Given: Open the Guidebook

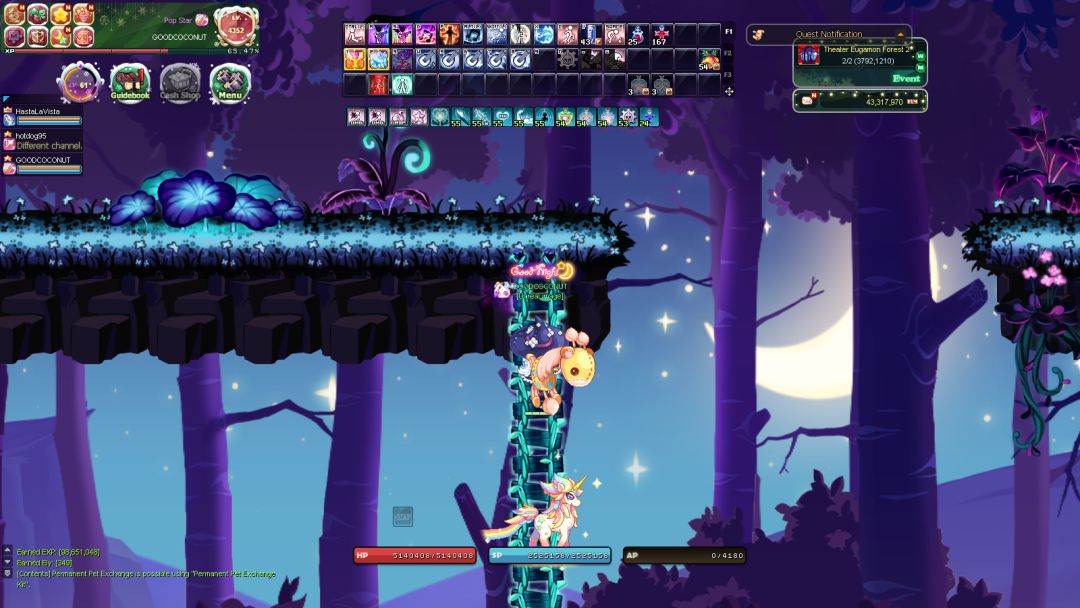Looking at the screenshot, I should click(x=130, y=82).
